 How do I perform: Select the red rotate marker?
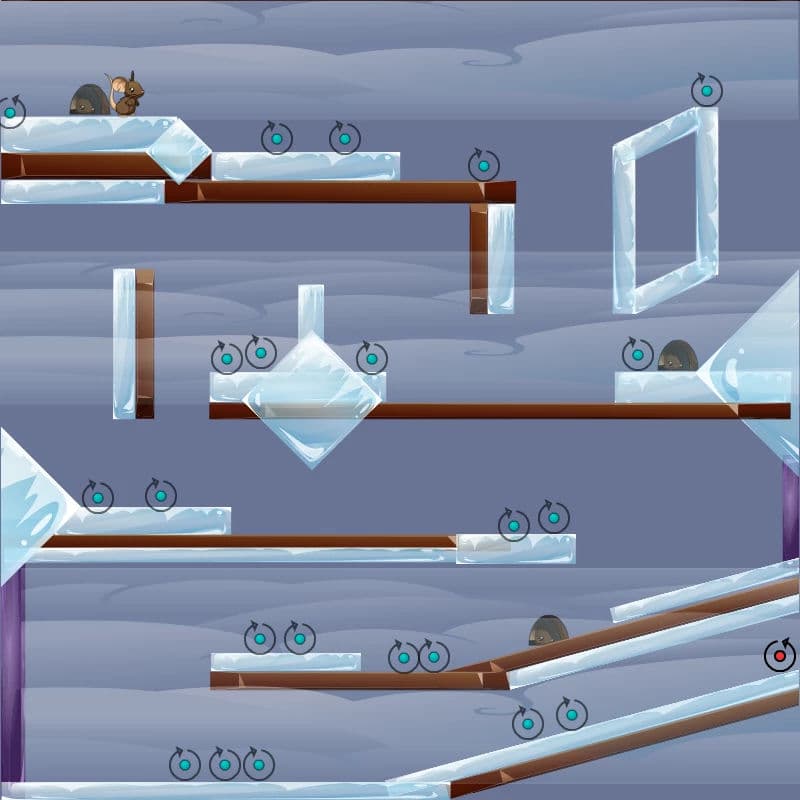(780, 656)
